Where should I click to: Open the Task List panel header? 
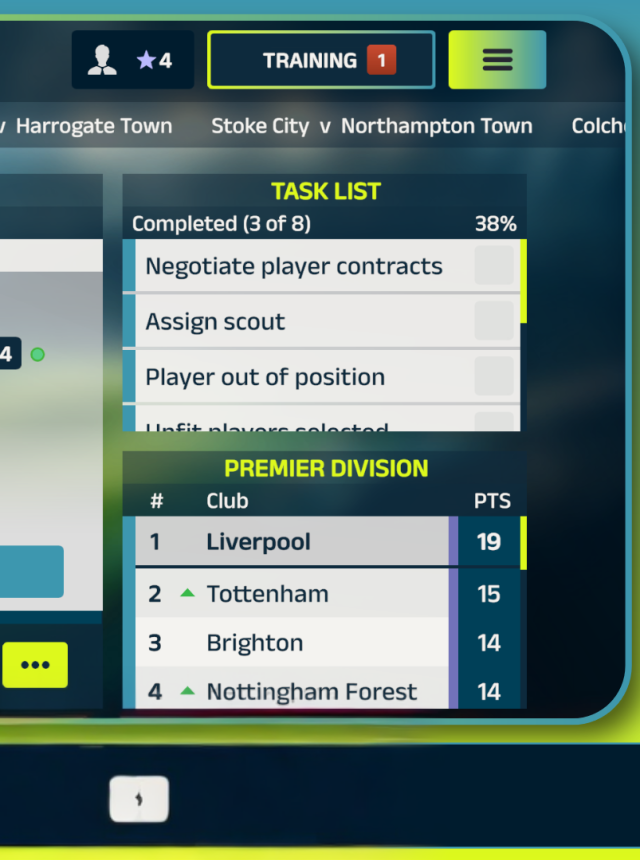[x=326, y=191]
